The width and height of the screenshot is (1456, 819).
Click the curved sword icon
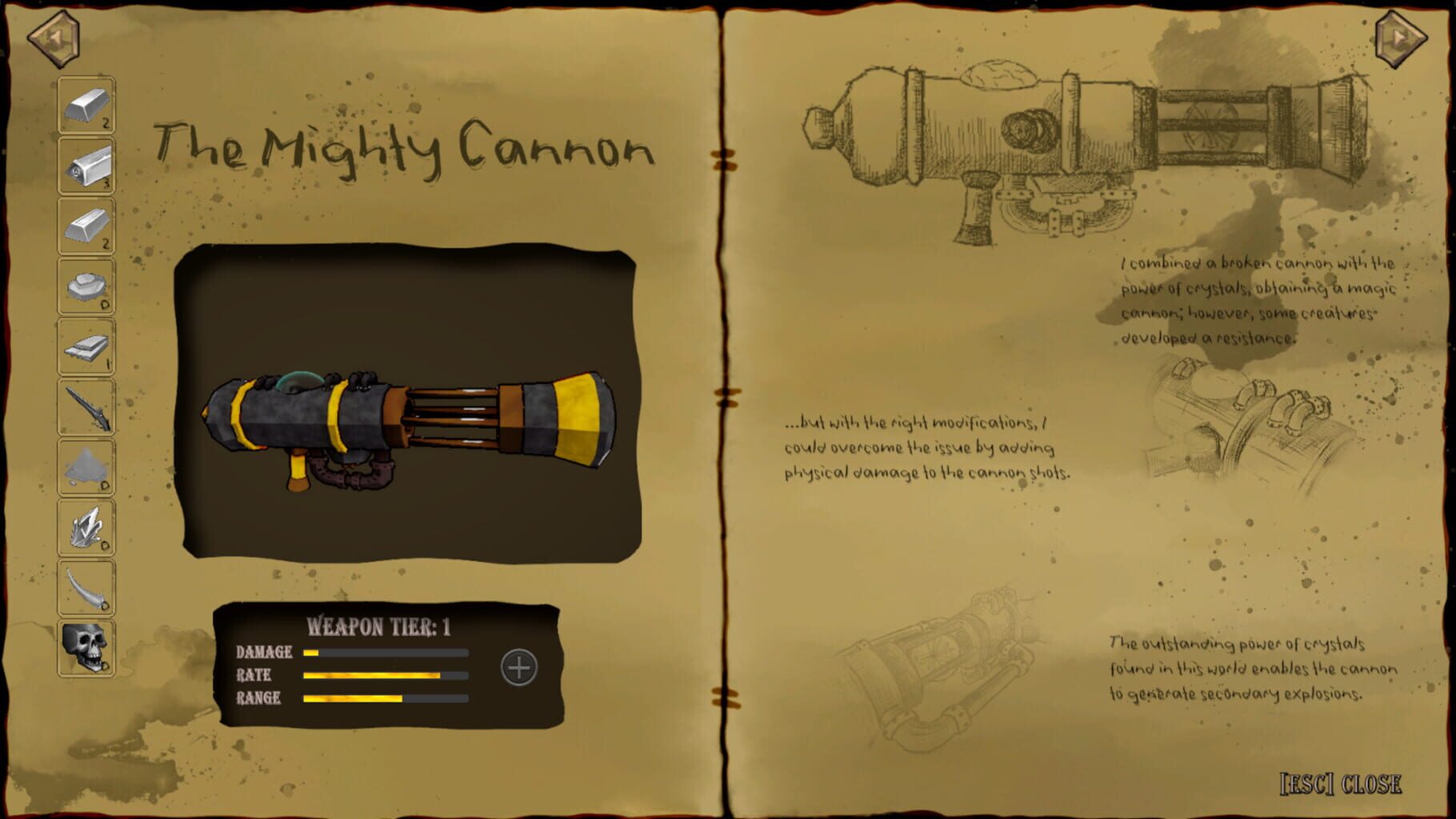(85, 586)
